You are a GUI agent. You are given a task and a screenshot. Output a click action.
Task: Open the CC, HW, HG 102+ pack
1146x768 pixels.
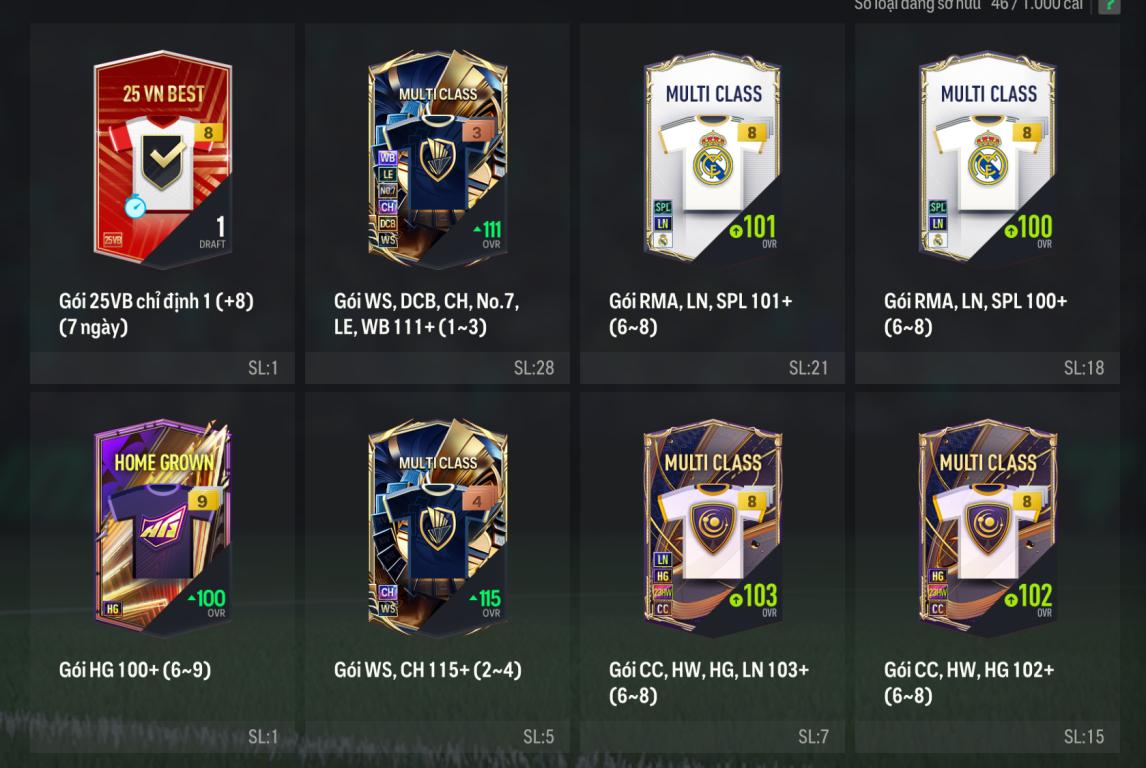(987, 528)
